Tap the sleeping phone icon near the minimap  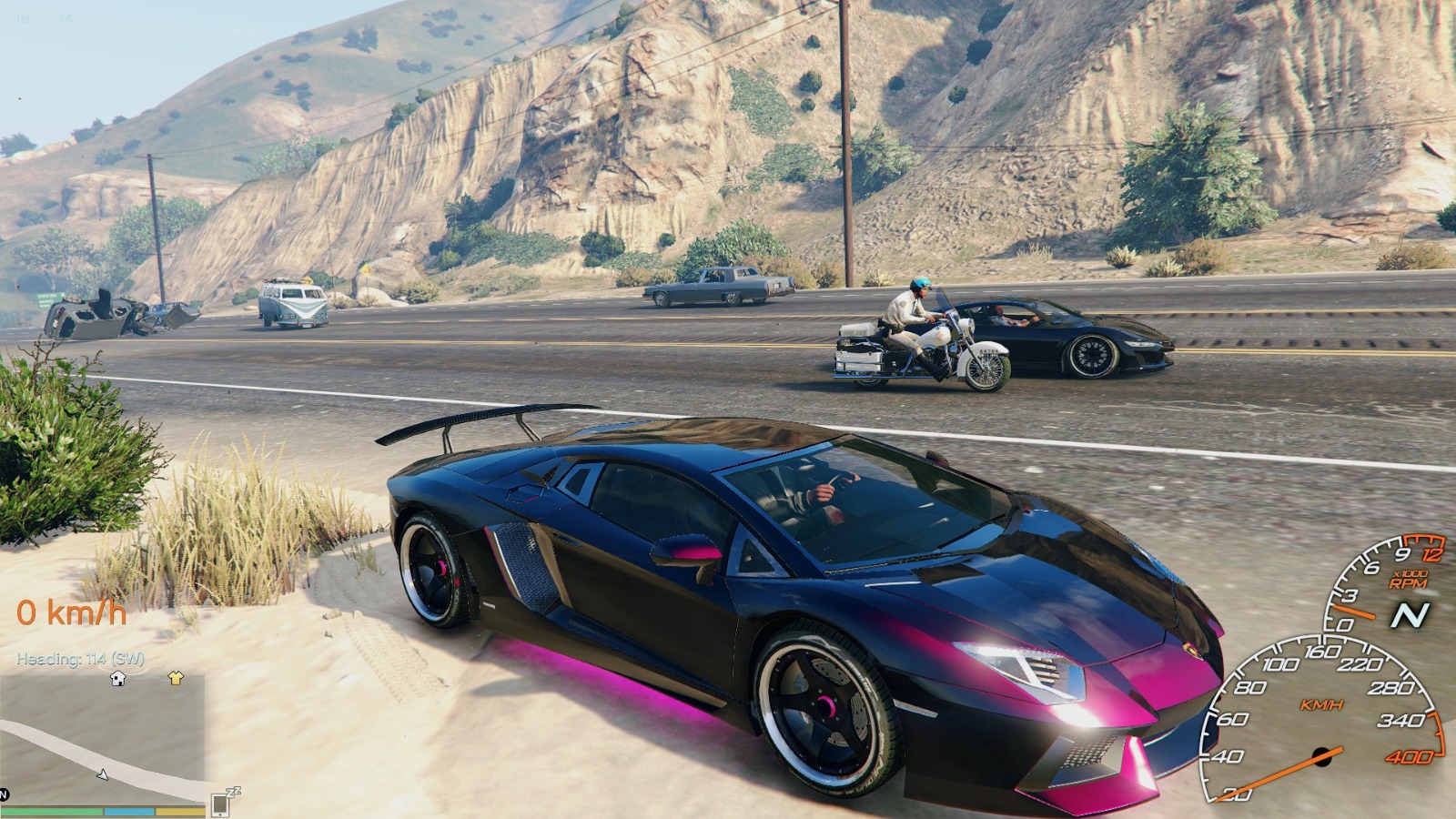(x=218, y=804)
